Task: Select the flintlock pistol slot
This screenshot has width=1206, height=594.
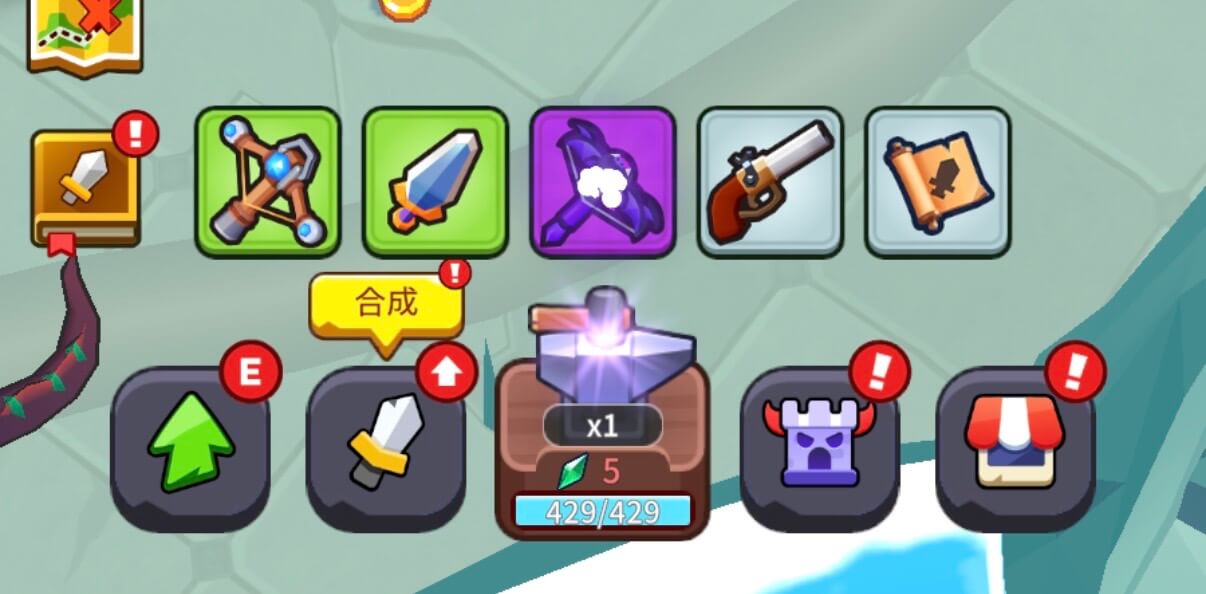Action: coord(770,182)
